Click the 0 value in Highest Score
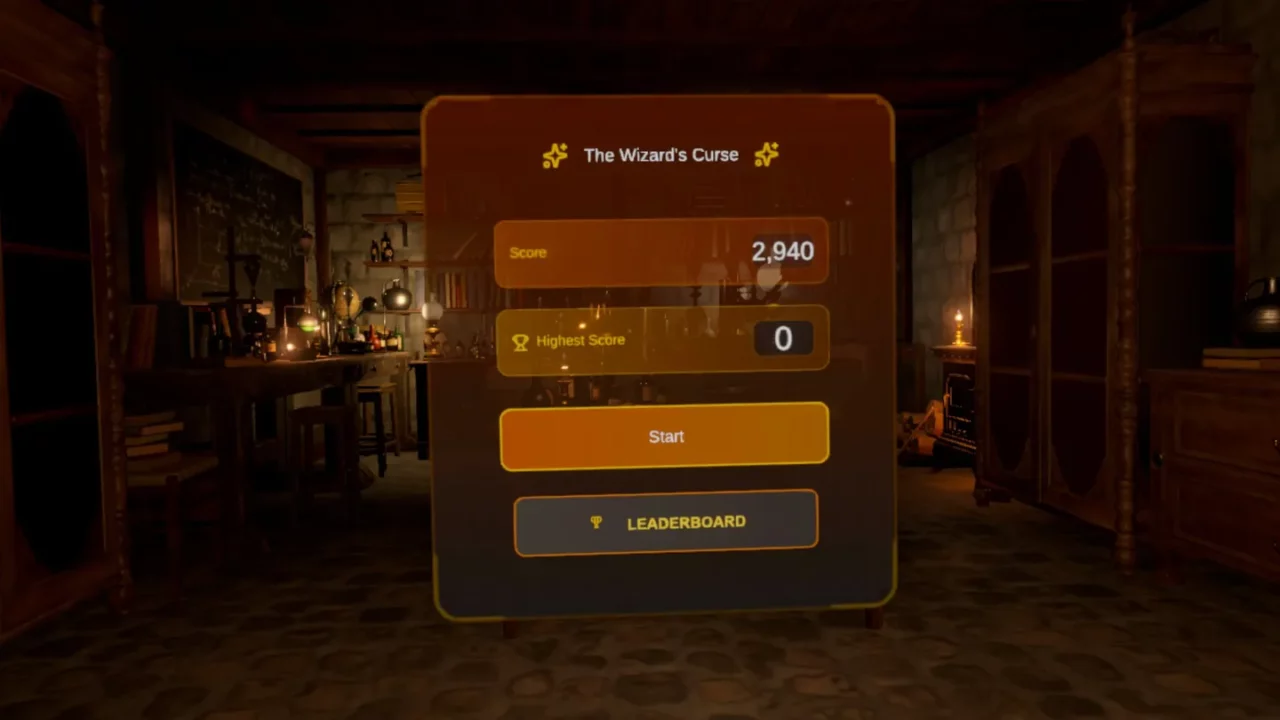This screenshot has height=720, width=1280. tap(784, 339)
